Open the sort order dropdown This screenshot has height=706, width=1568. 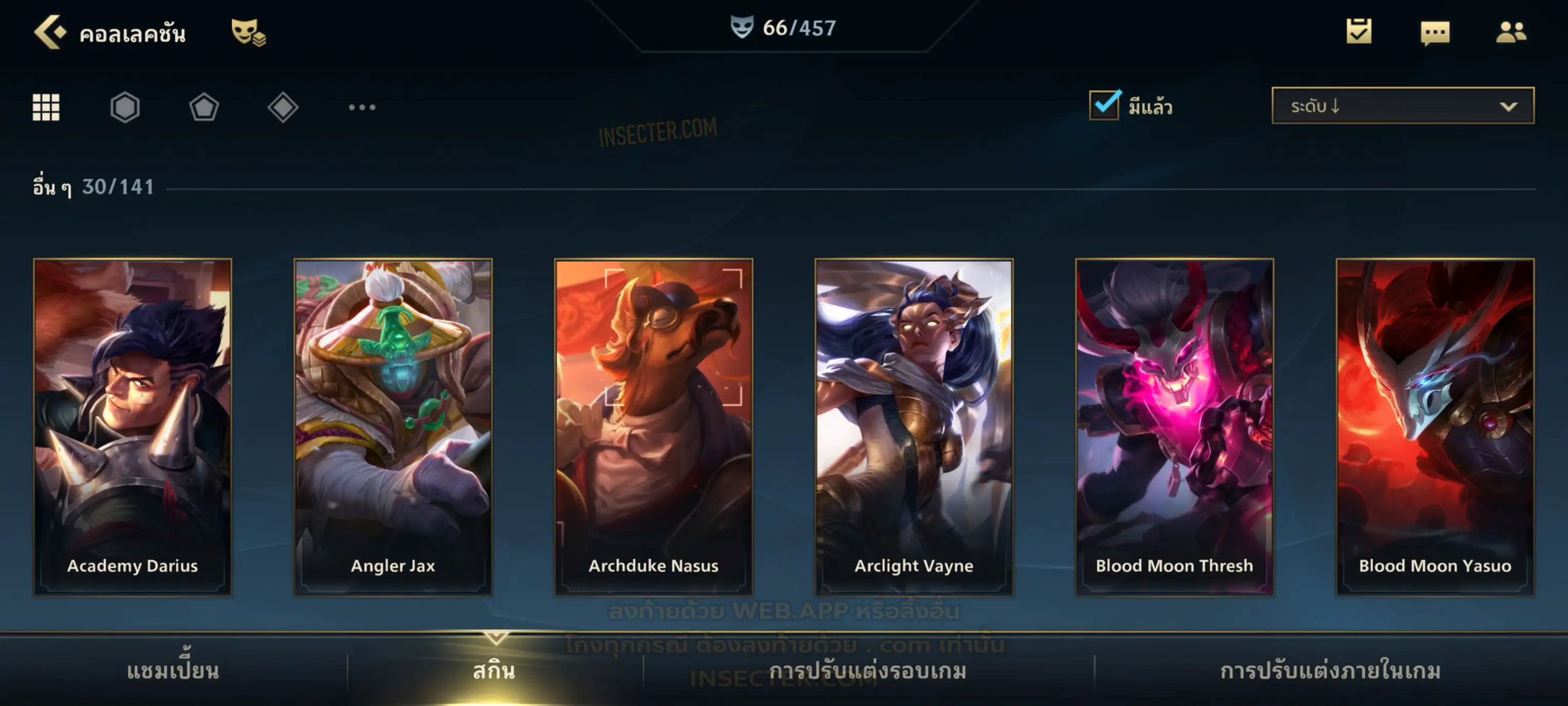[x=1403, y=106]
